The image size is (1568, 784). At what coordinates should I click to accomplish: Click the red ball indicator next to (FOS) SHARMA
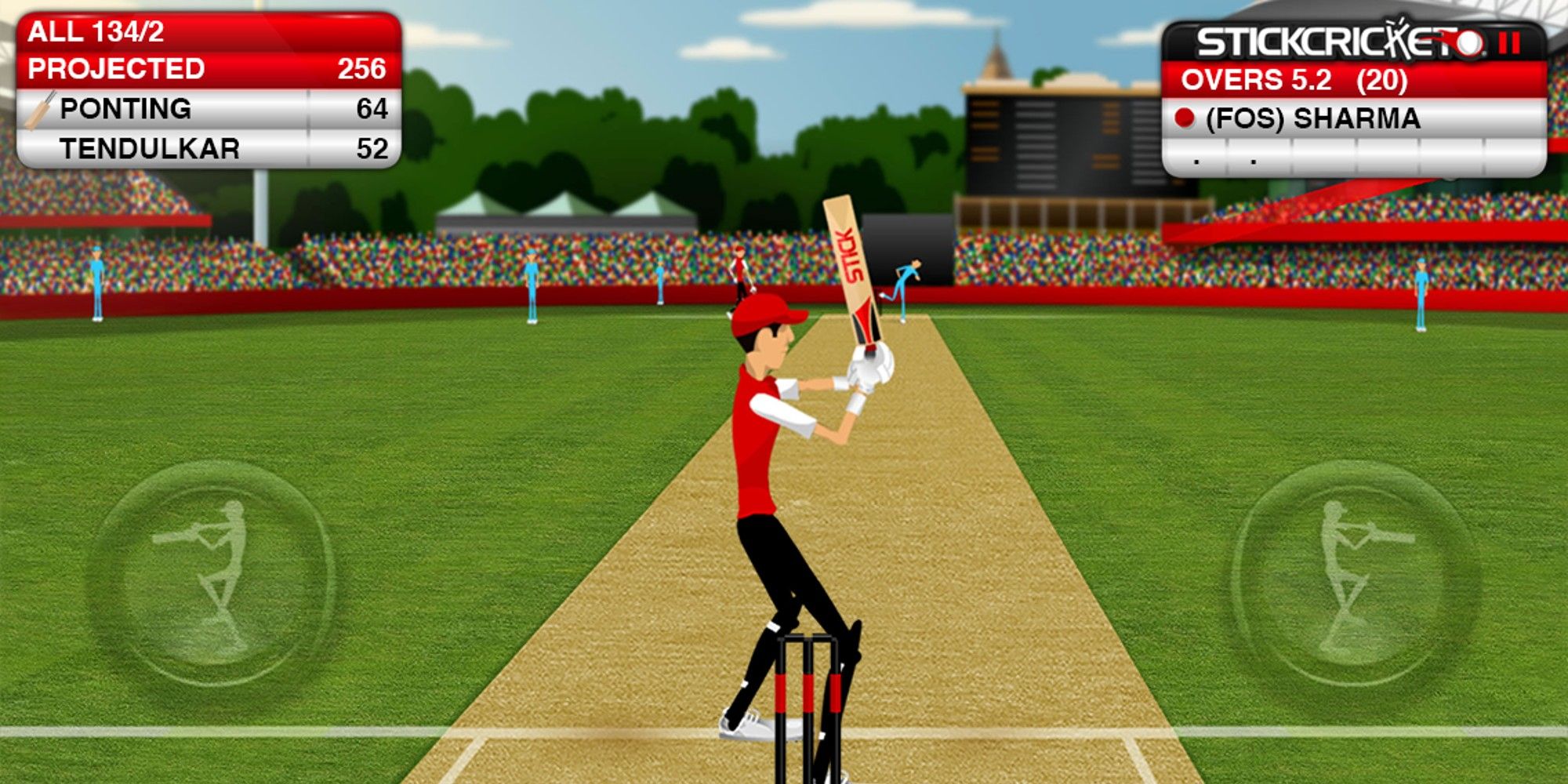(1186, 118)
